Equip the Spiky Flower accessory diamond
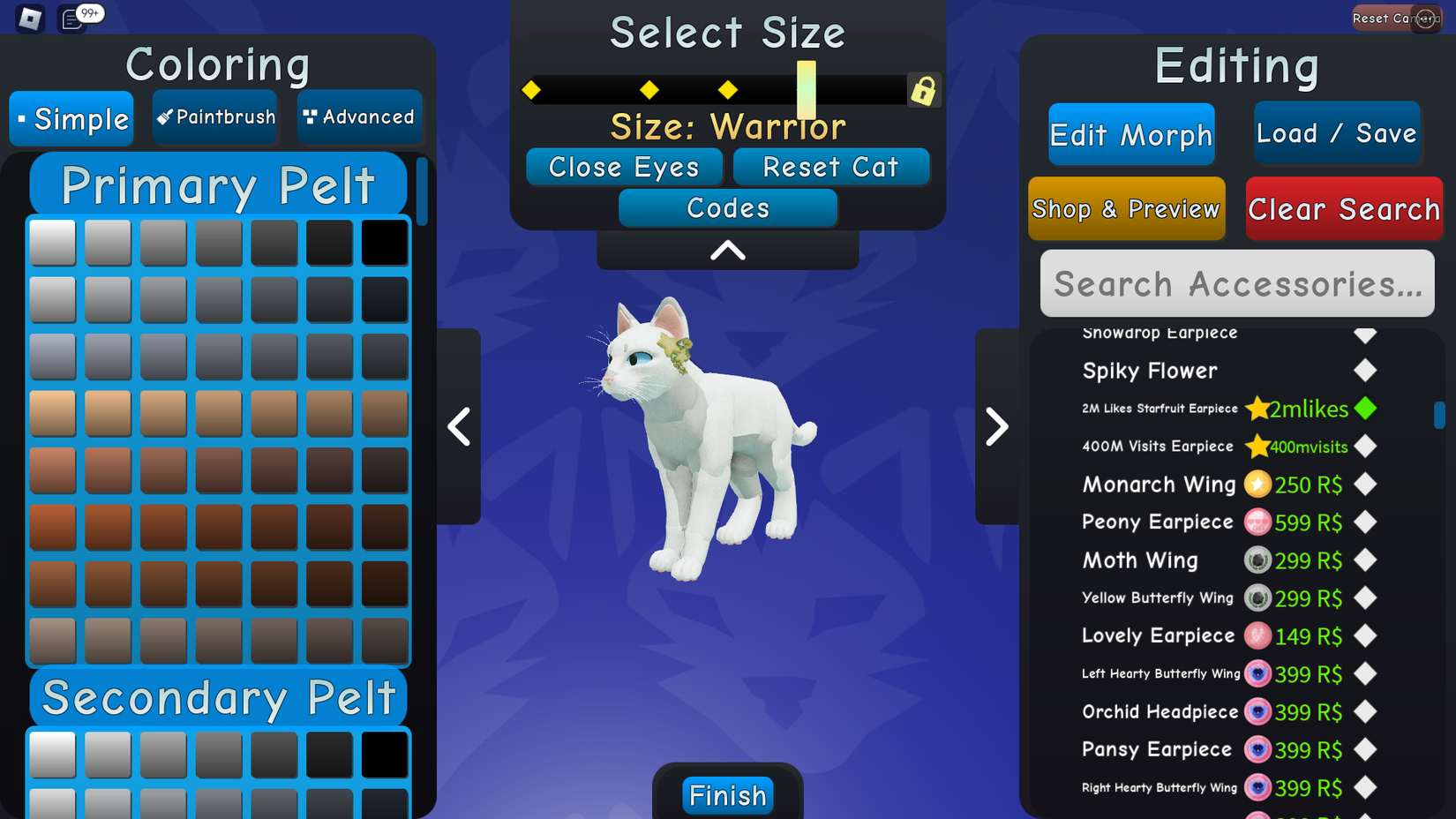 pyautogui.click(x=1365, y=371)
